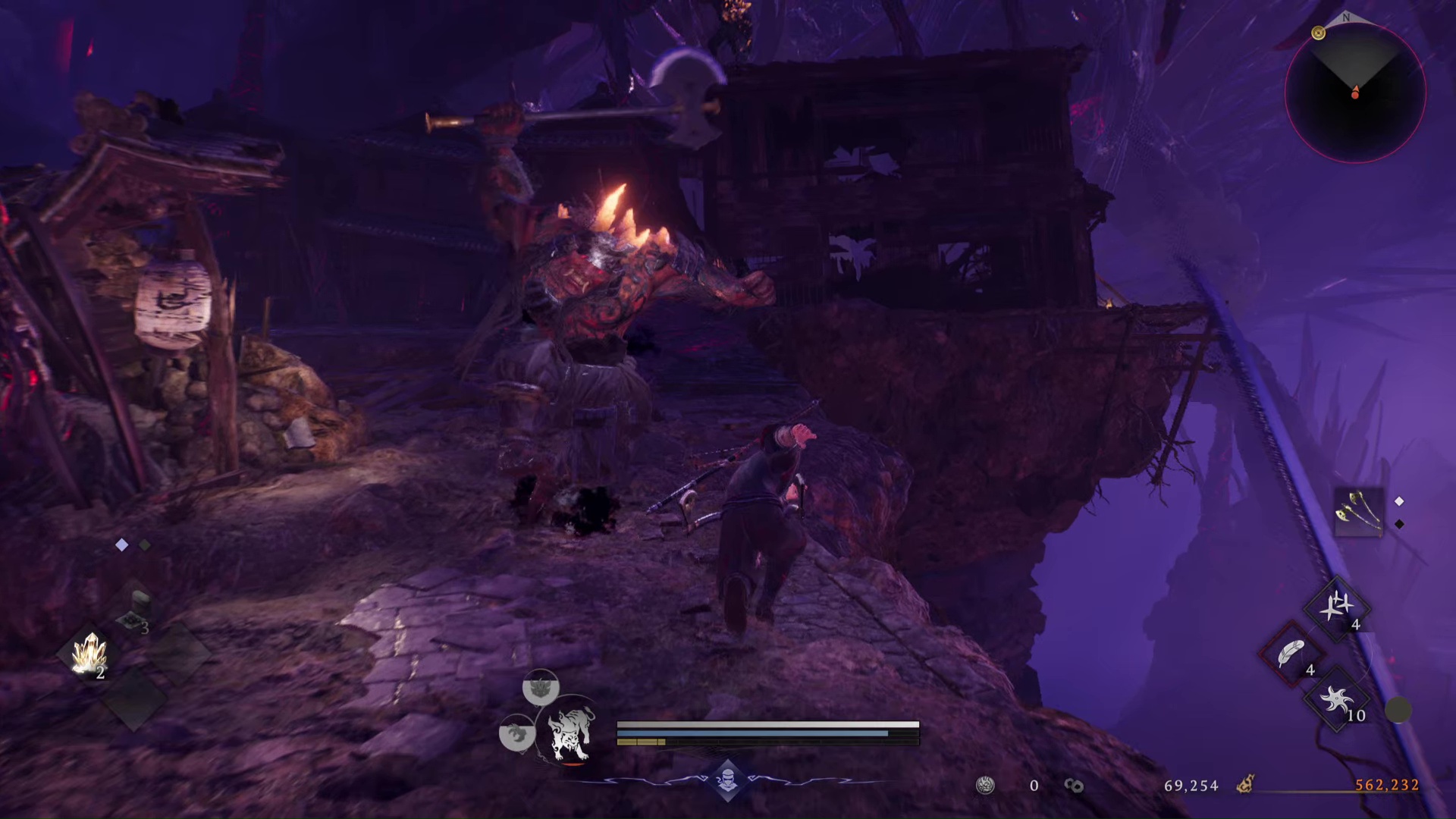Viewport: 1456px width, 819px height.
Task: Select the dual hatchets weapon slot
Action: (1357, 512)
